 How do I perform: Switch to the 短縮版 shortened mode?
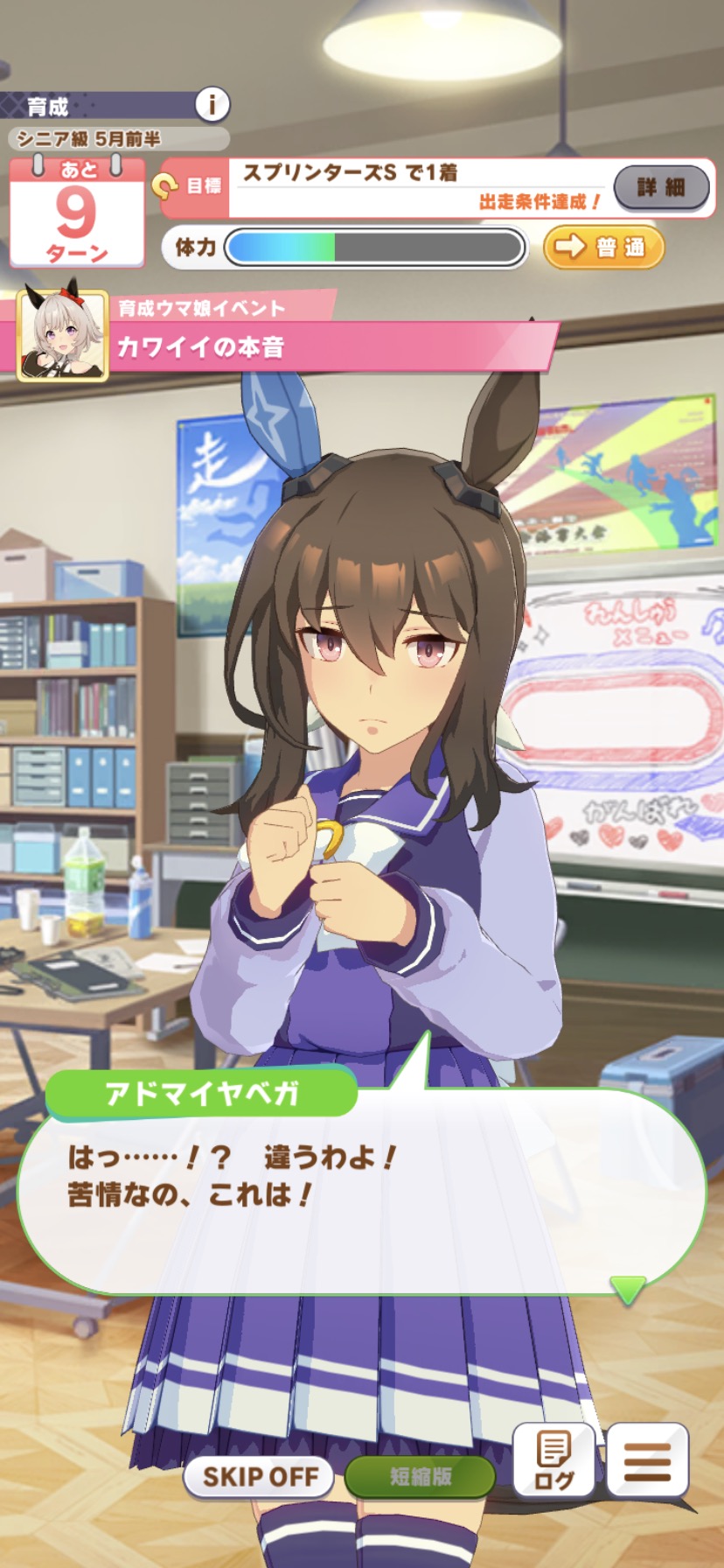(x=421, y=1477)
